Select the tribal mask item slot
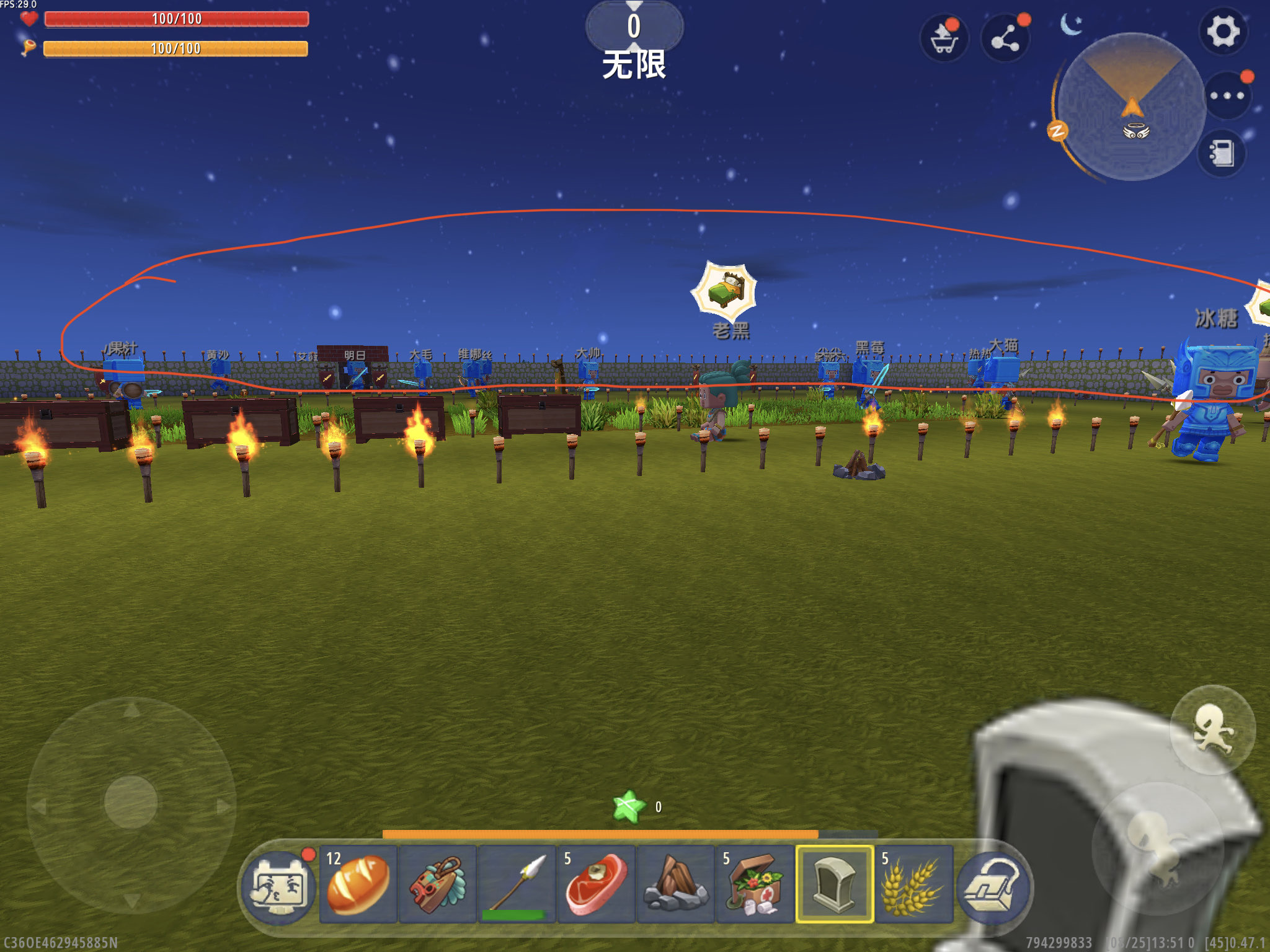 tap(438, 884)
